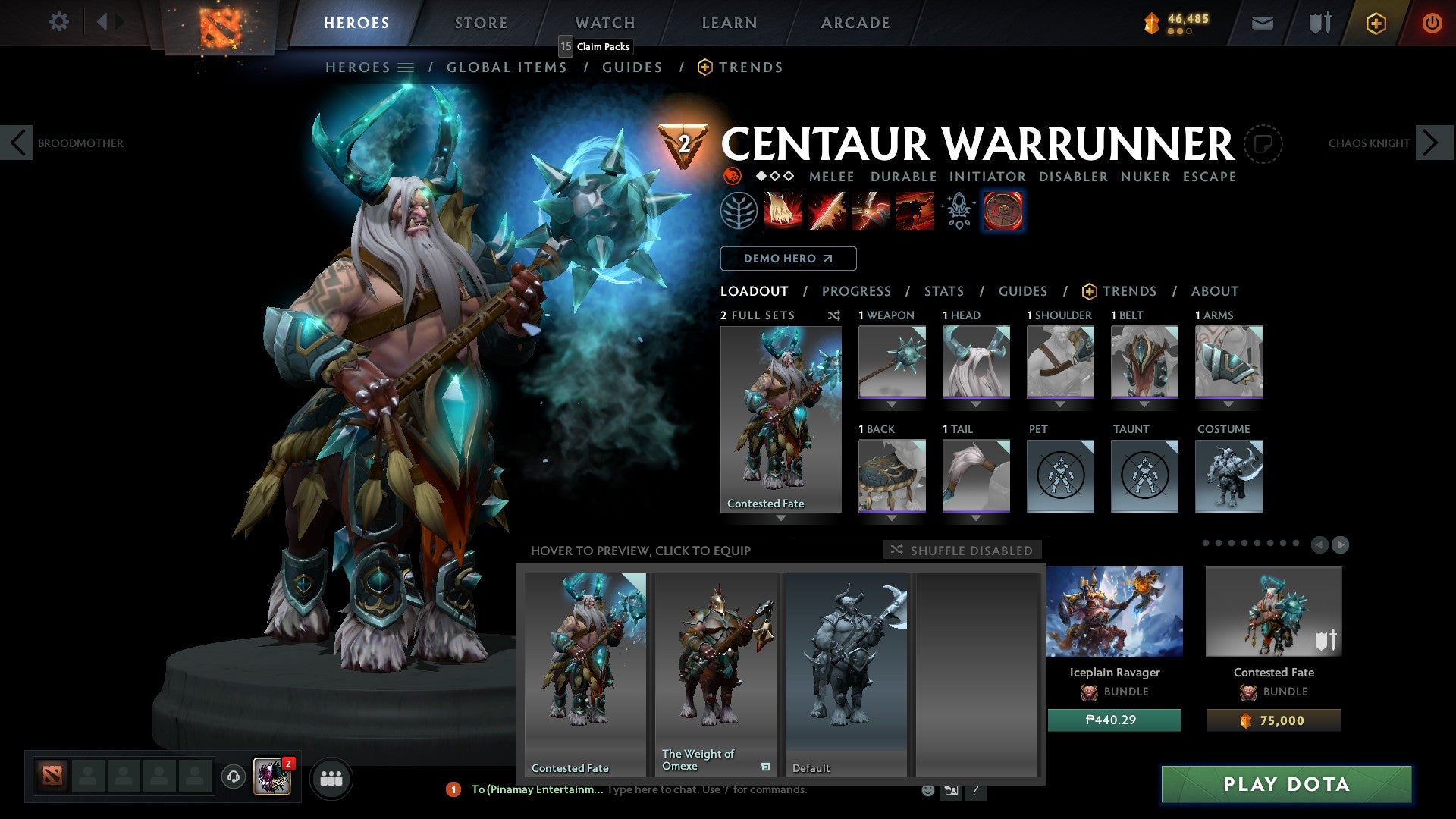Toggle shuffle next to 2 Full Sets
Screen dimensions: 1456x819
834,315
